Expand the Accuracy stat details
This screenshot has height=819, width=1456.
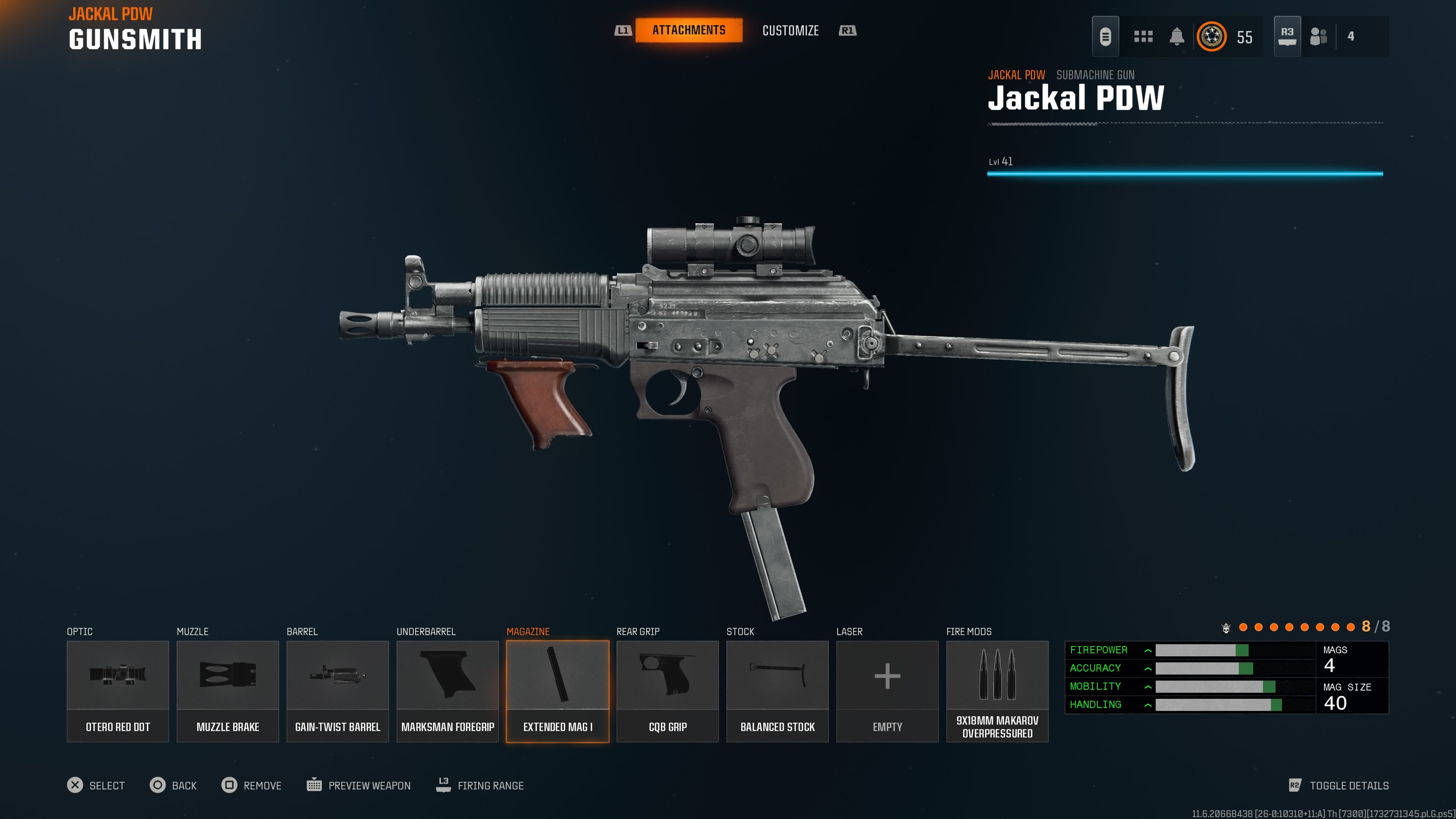(1148, 668)
